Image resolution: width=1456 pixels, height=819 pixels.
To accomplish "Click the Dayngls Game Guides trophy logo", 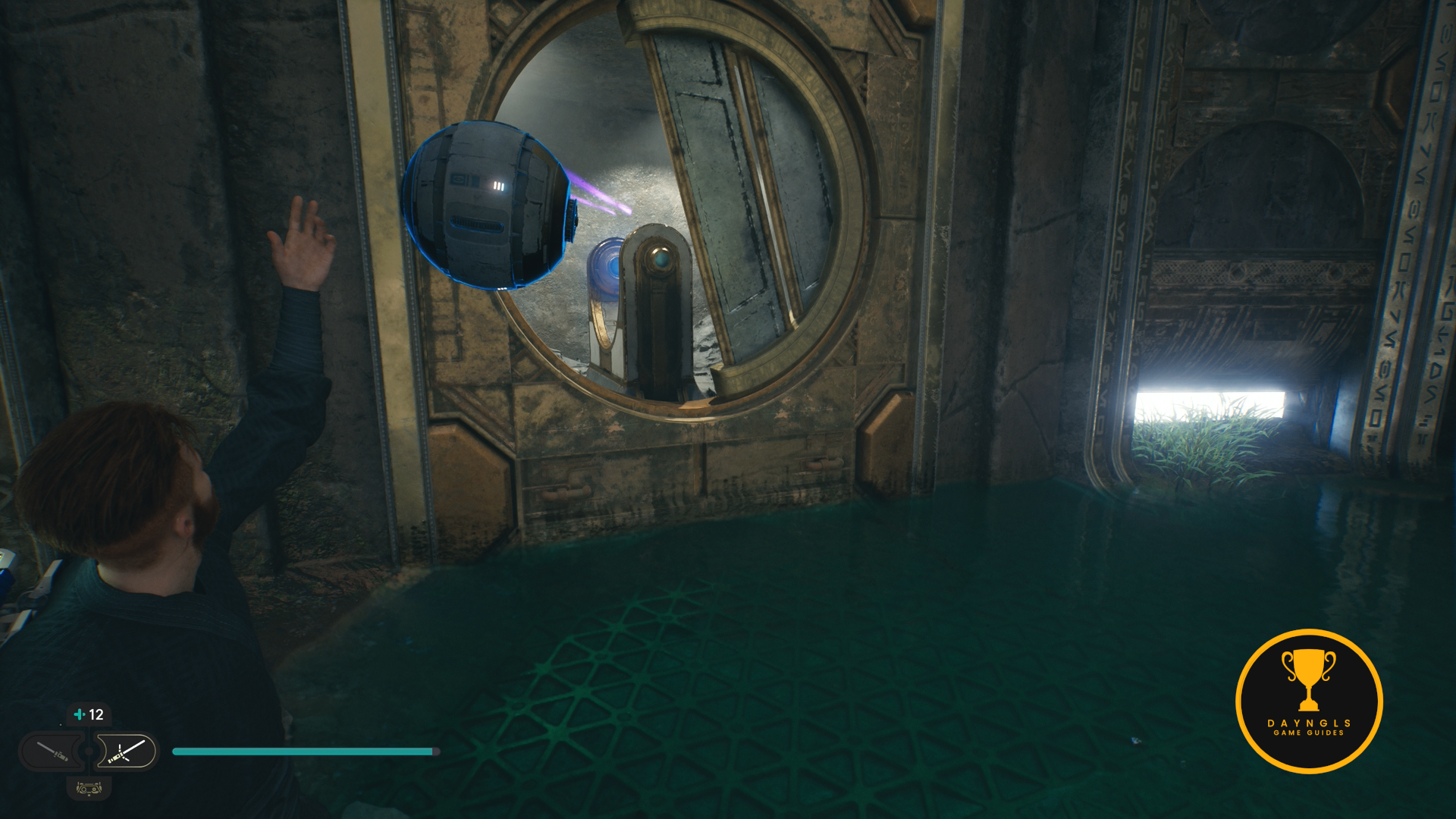I will click(1308, 701).
